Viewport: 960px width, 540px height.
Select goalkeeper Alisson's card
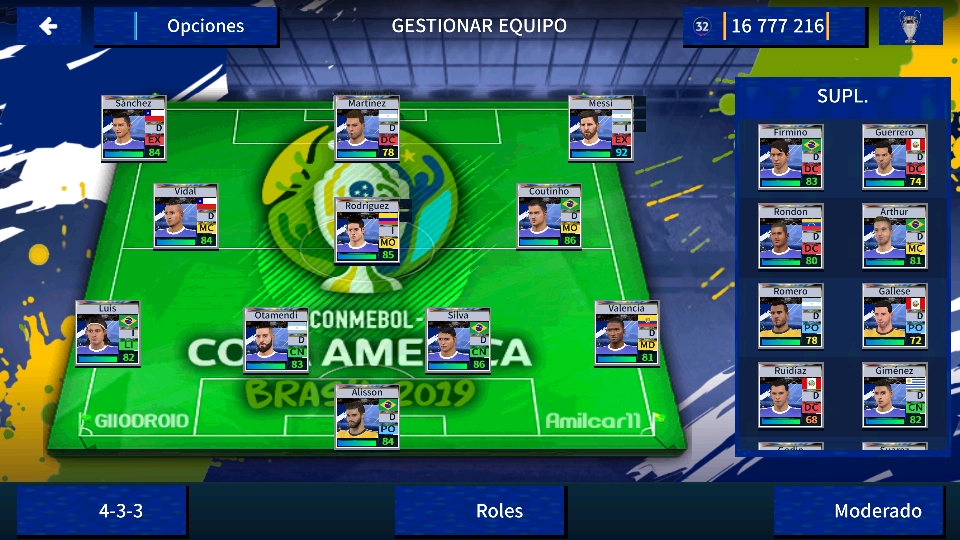367,417
